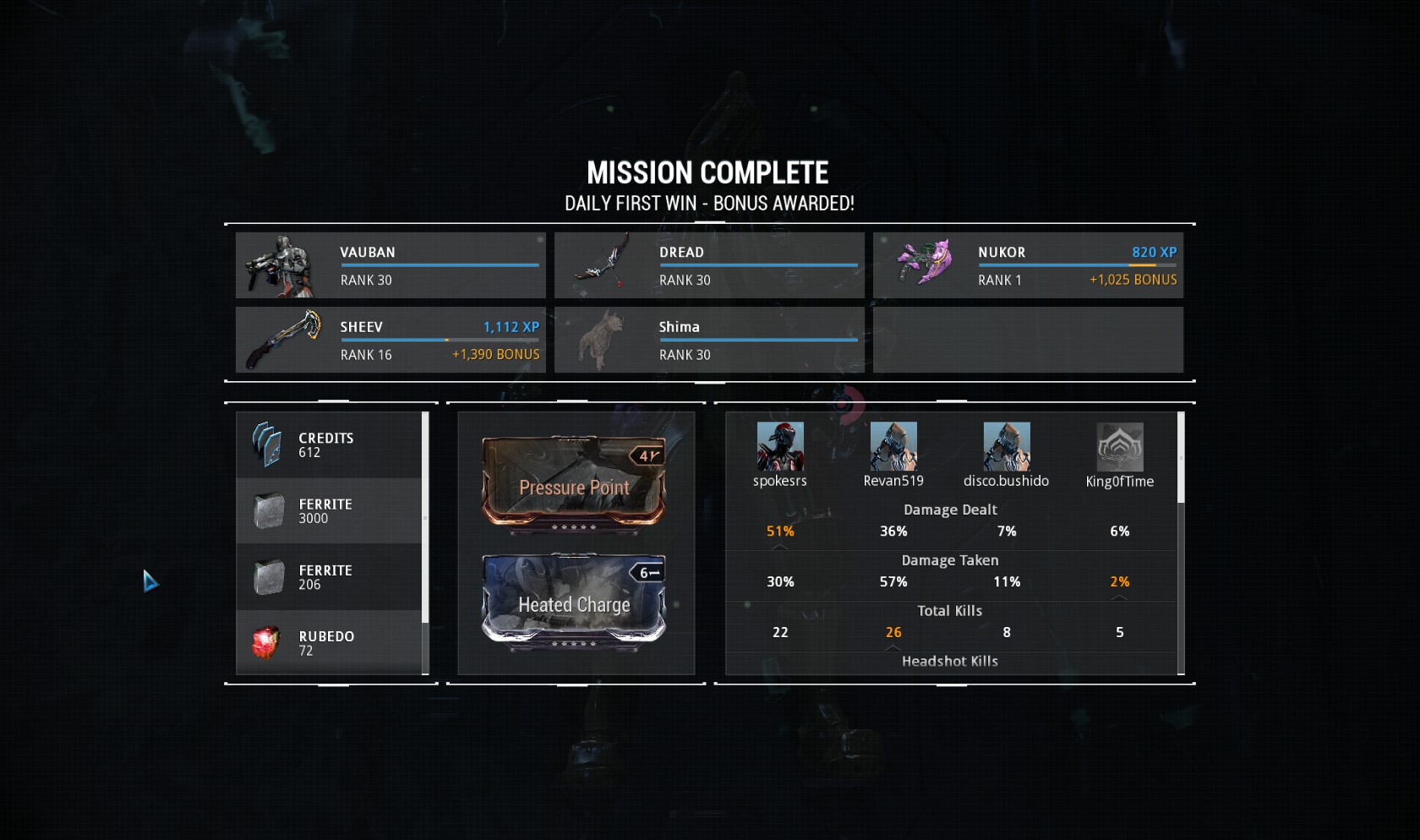Select Revan519's player avatar
Image resolution: width=1420 pixels, height=840 pixels.
(x=893, y=446)
